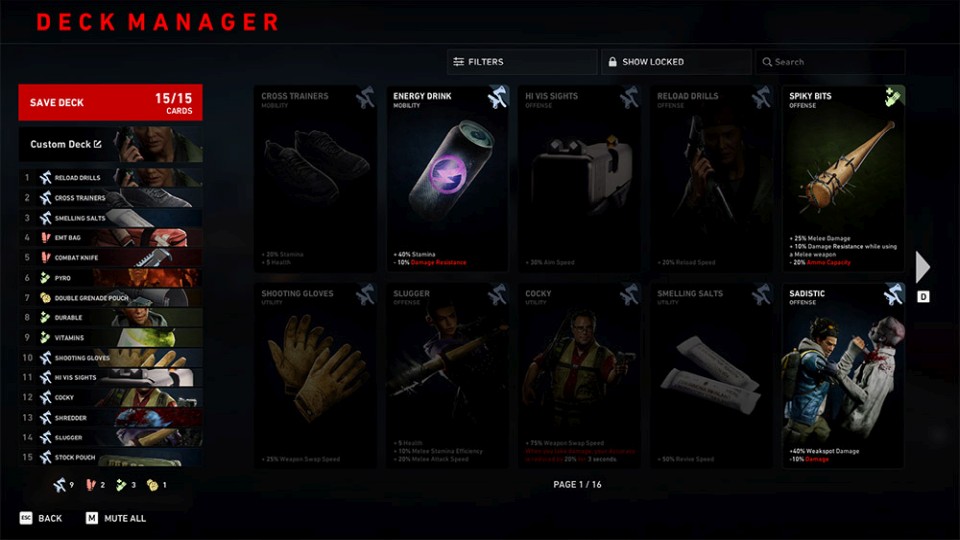Go back from the Deck Manager
960x540 pixels.
click(41, 519)
